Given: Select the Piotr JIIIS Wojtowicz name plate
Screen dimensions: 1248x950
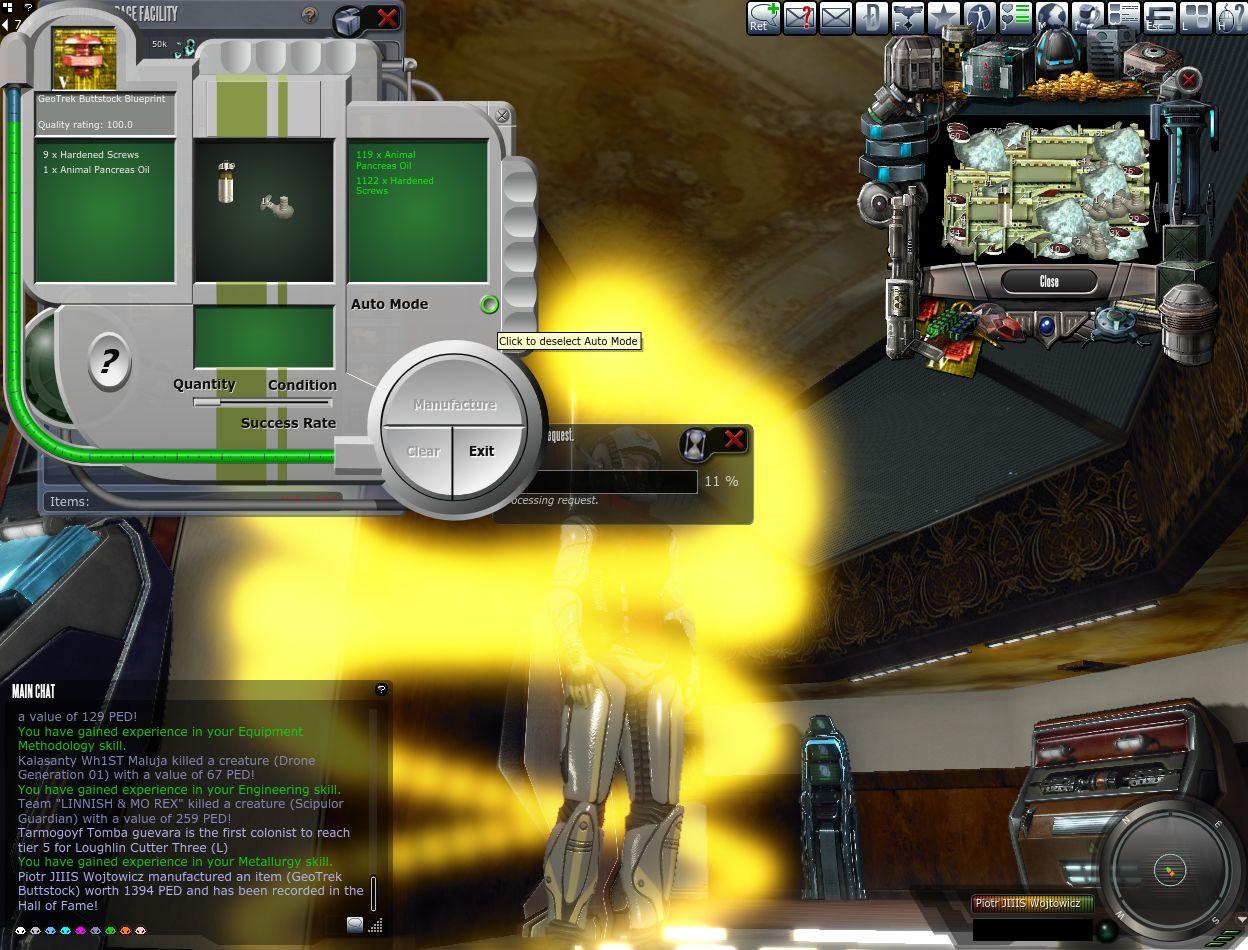Looking at the screenshot, I should coord(1031,904).
